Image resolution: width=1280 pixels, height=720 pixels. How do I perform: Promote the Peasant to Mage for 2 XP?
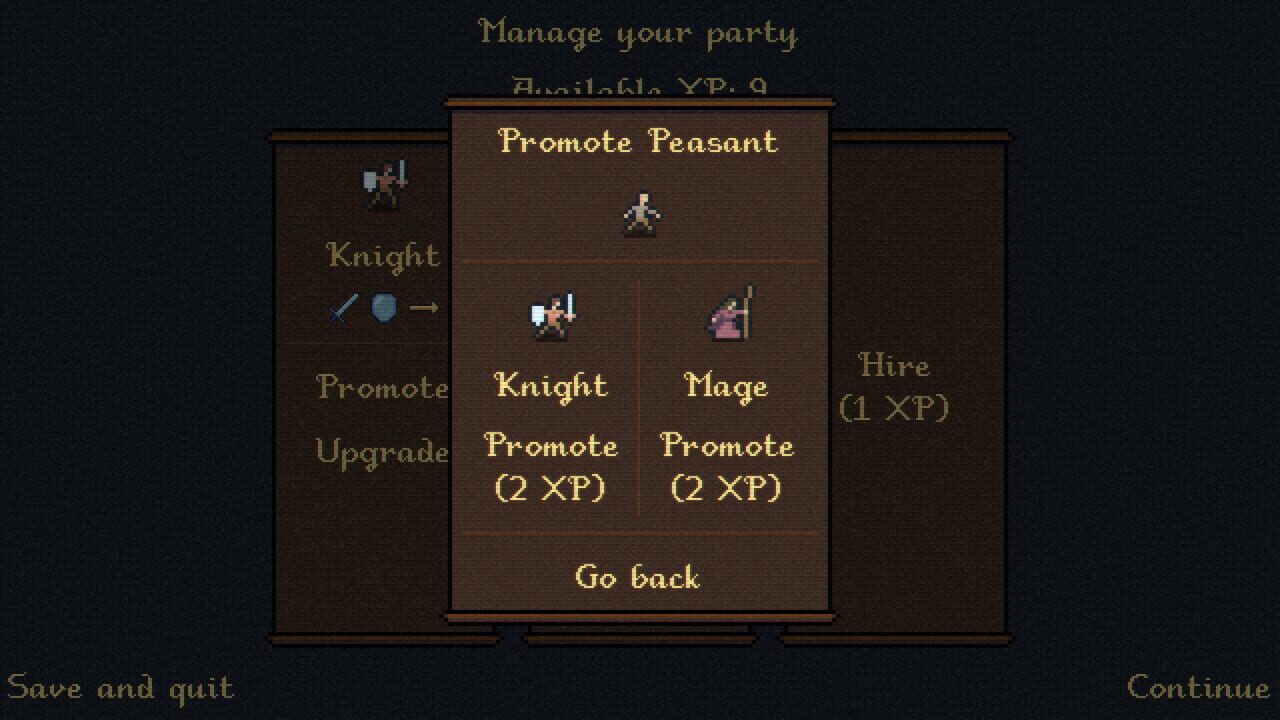727,467
